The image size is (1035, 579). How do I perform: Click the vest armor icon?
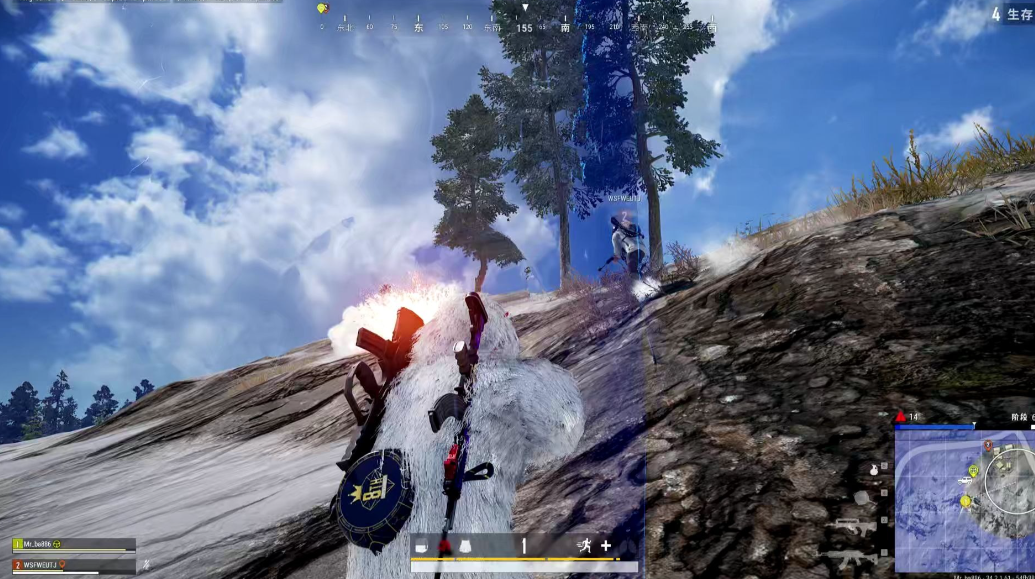click(467, 546)
